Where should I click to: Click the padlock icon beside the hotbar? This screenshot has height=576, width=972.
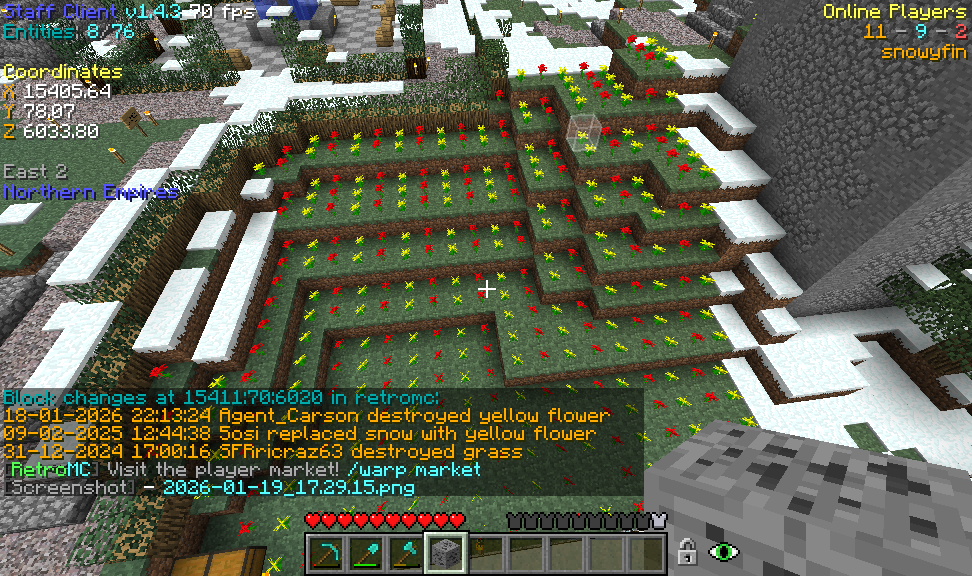tap(687, 551)
